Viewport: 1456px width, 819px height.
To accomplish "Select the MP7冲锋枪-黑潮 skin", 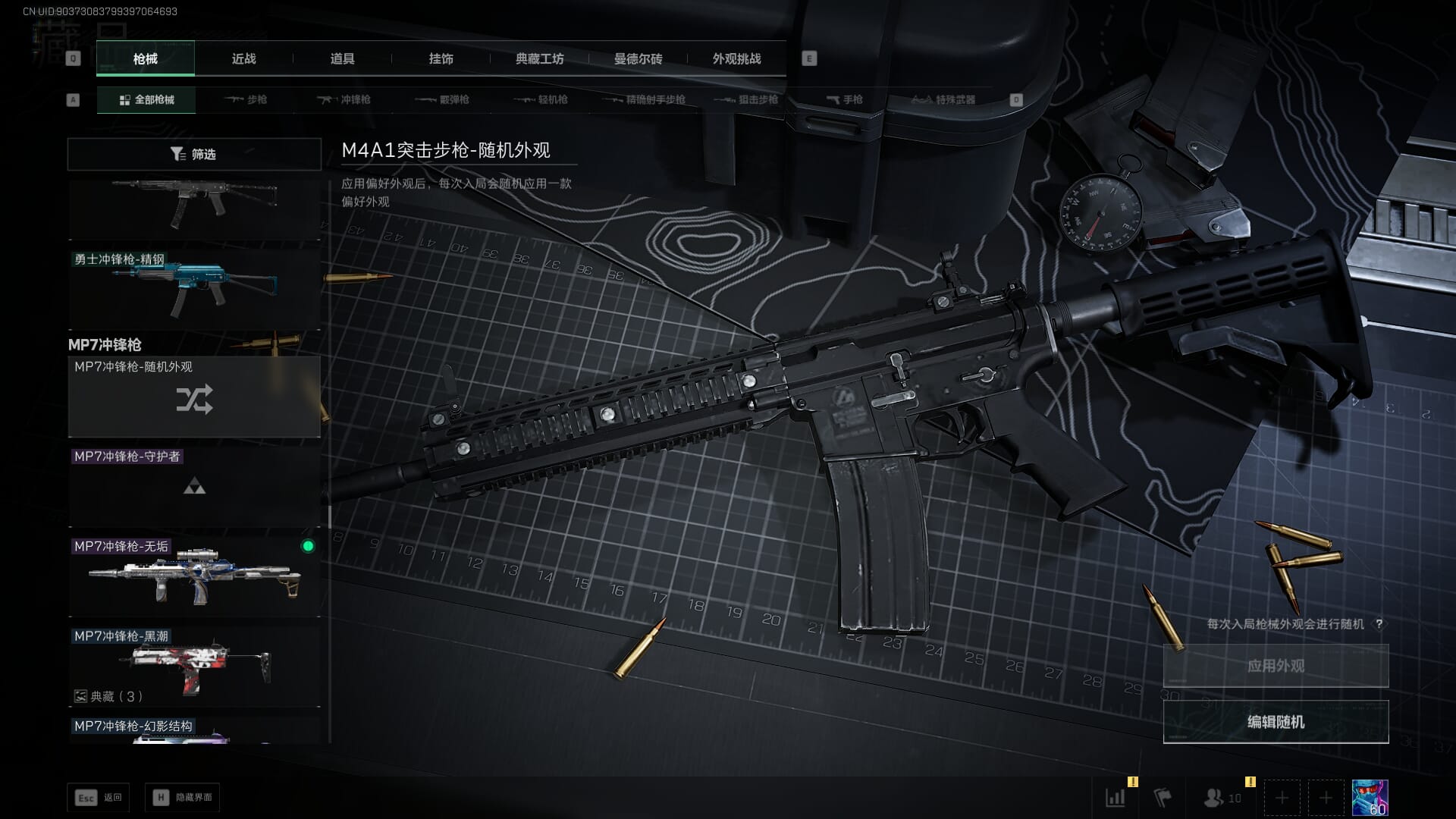I will pyautogui.click(x=194, y=666).
